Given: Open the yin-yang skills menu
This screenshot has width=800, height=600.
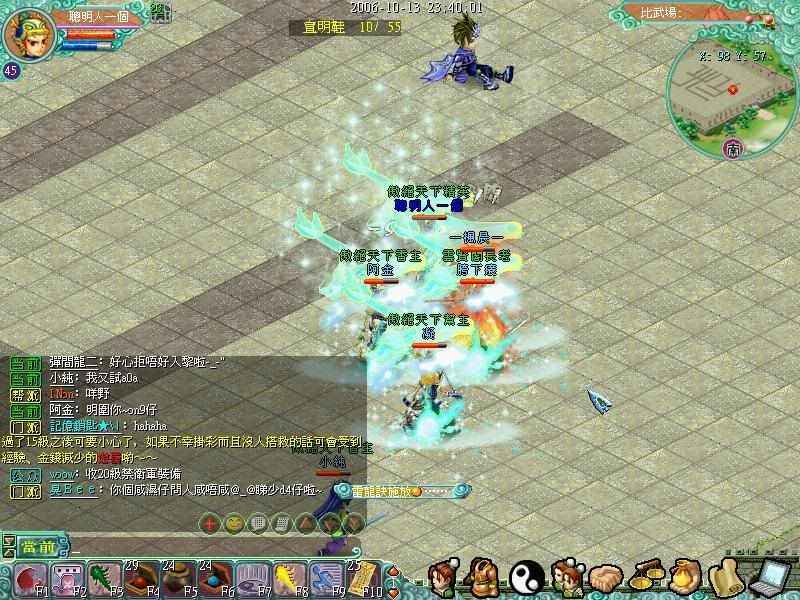Looking at the screenshot, I should (525, 577).
